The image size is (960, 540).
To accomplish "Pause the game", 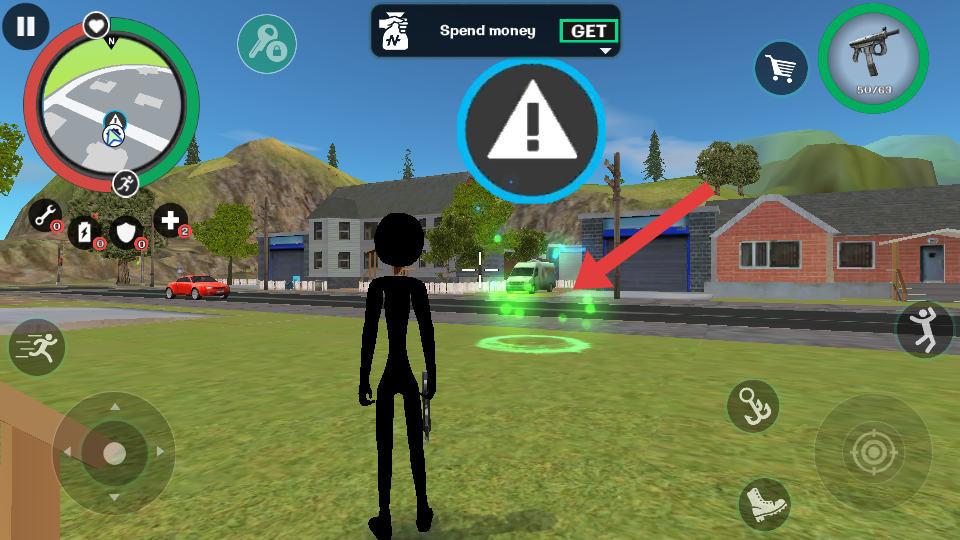I will 25,26.
